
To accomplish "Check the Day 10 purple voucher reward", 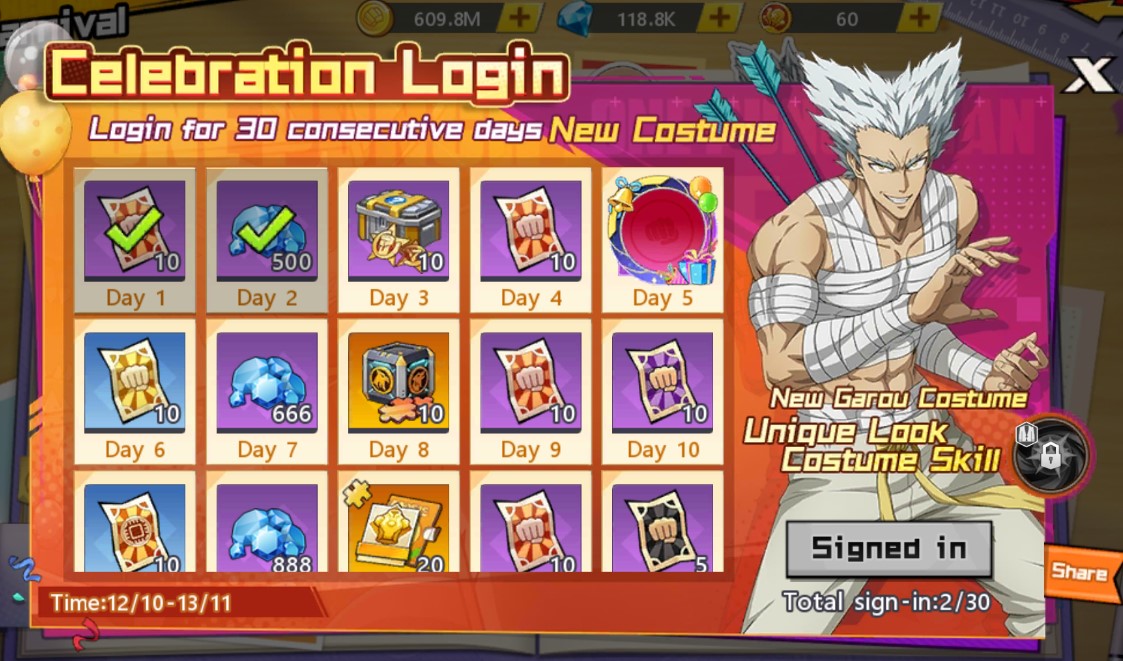I will 662,392.
